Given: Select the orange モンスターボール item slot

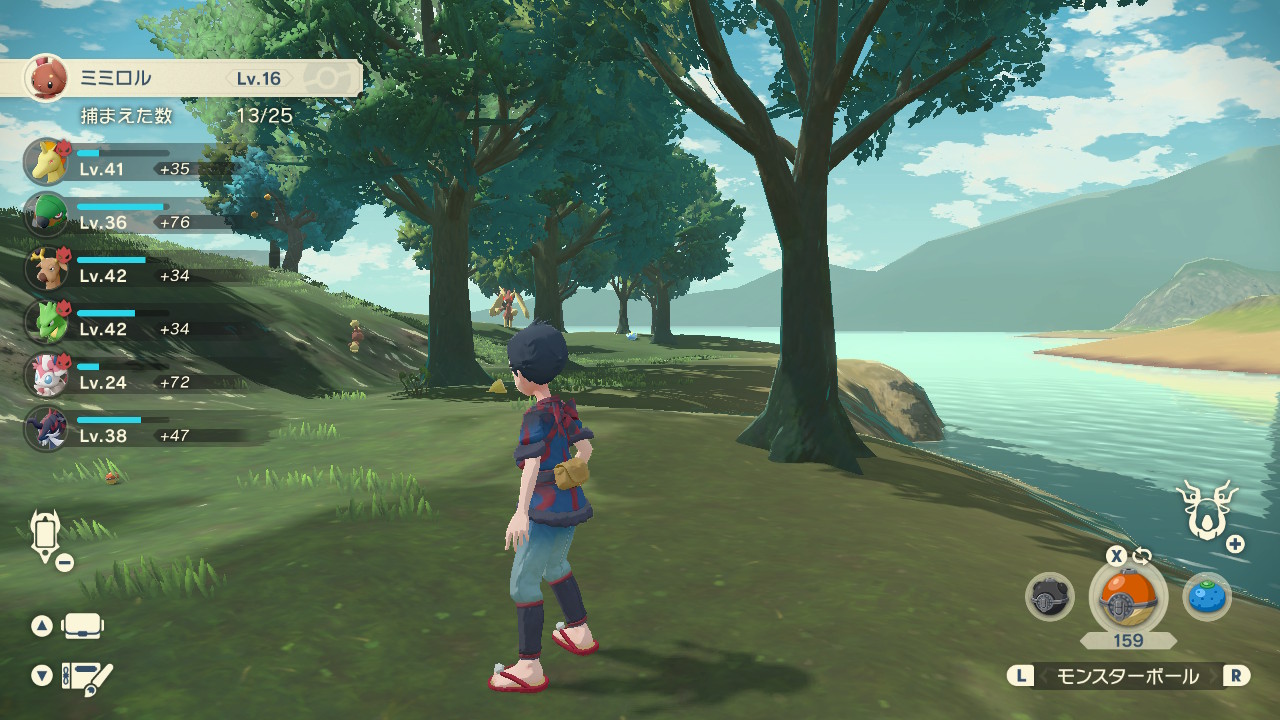Looking at the screenshot, I should [x=1127, y=597].
